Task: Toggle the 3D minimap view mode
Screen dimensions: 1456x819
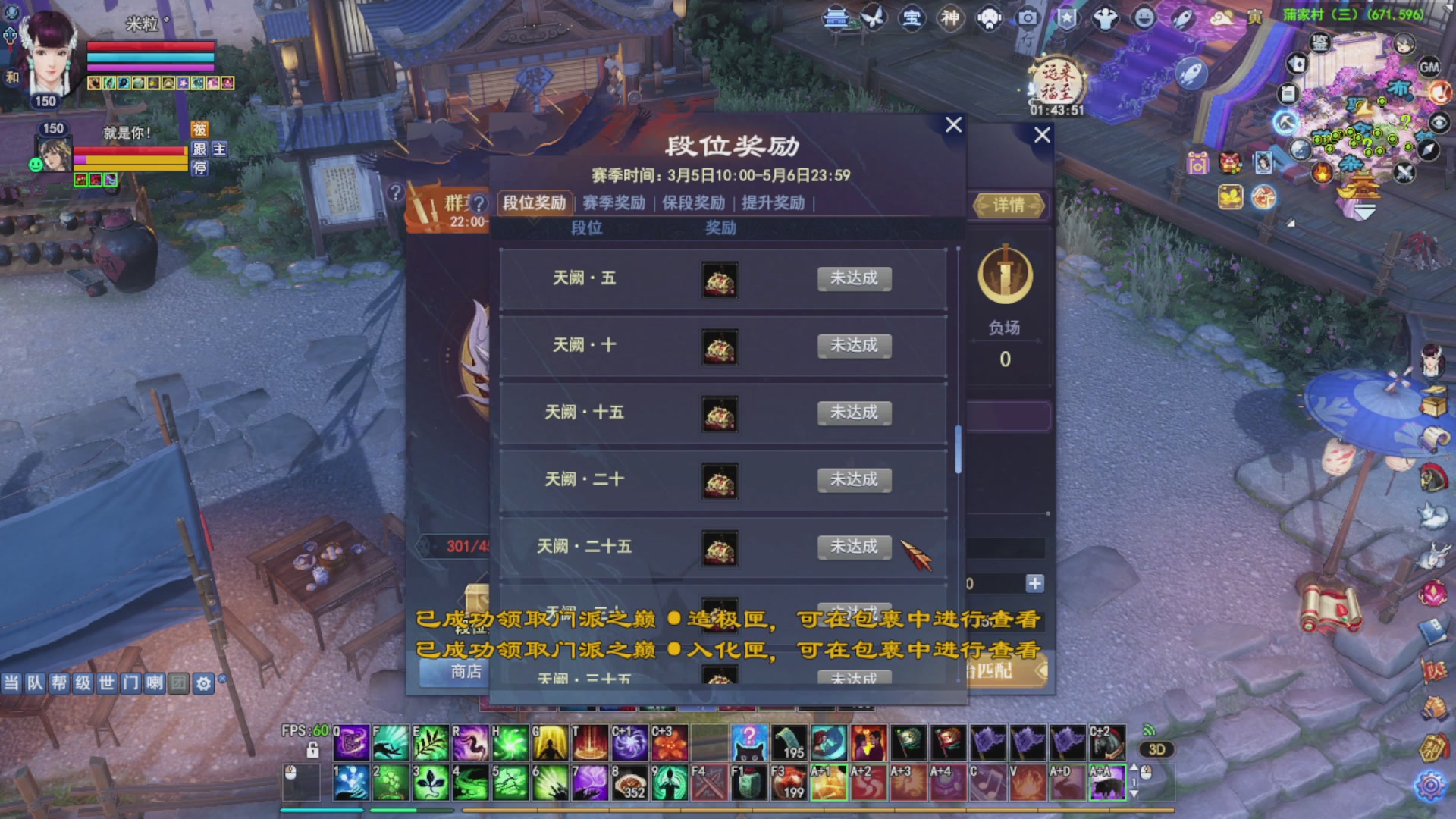Action: (1156, 748)
